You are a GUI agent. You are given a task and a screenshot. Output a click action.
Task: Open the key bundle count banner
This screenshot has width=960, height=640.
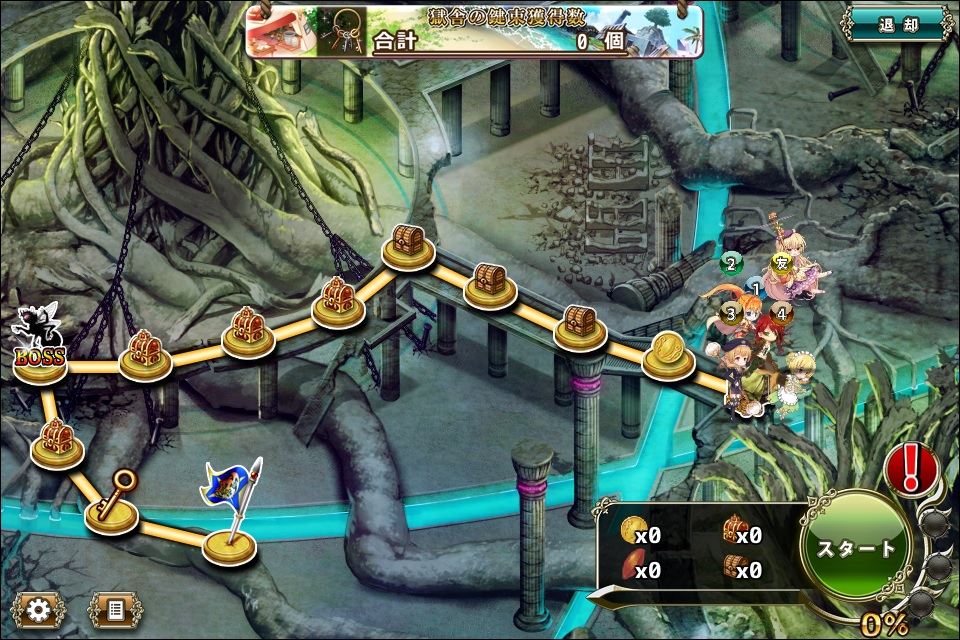[475, 31]
